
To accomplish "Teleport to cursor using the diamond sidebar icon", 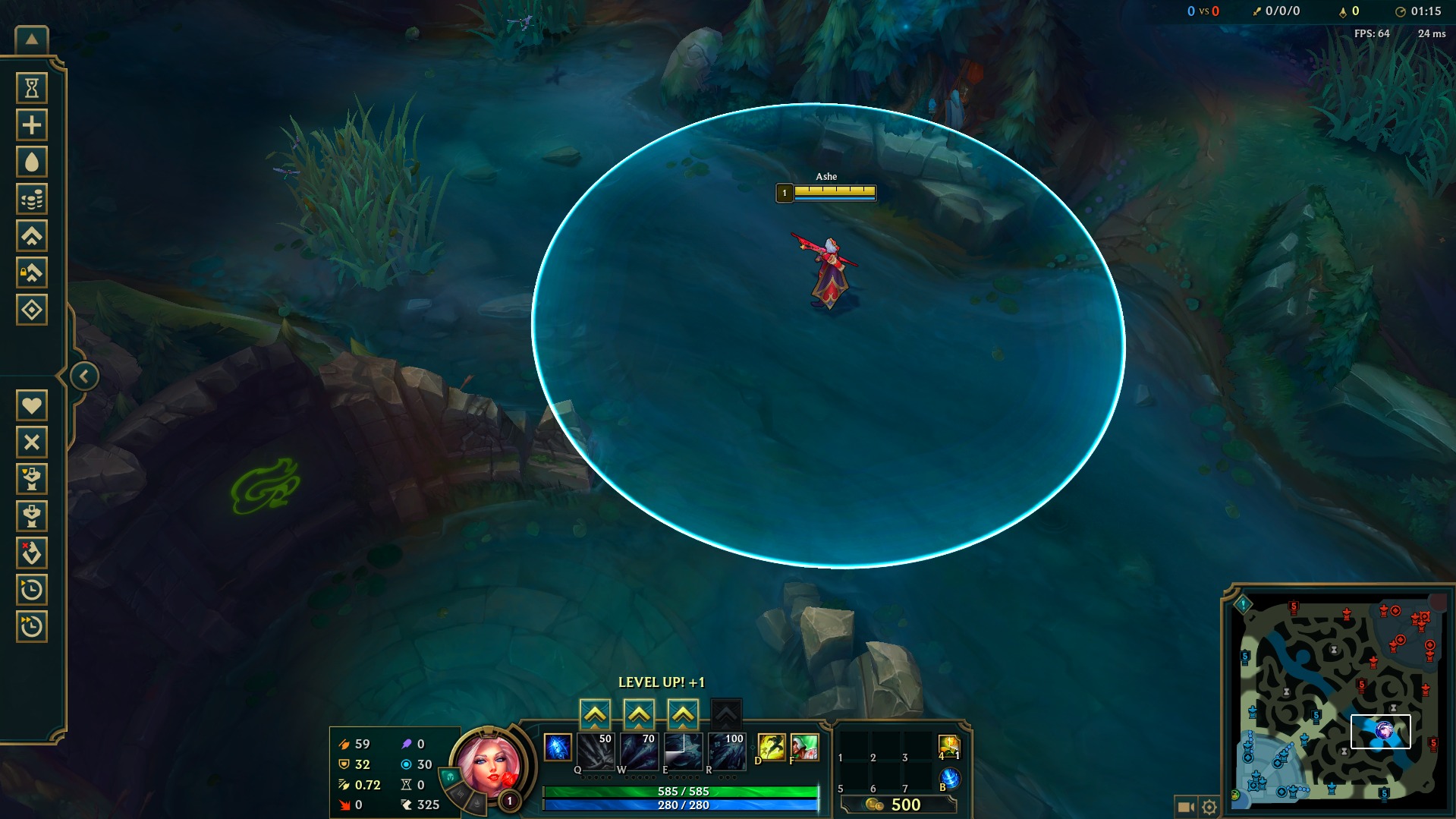I will 31,310.
